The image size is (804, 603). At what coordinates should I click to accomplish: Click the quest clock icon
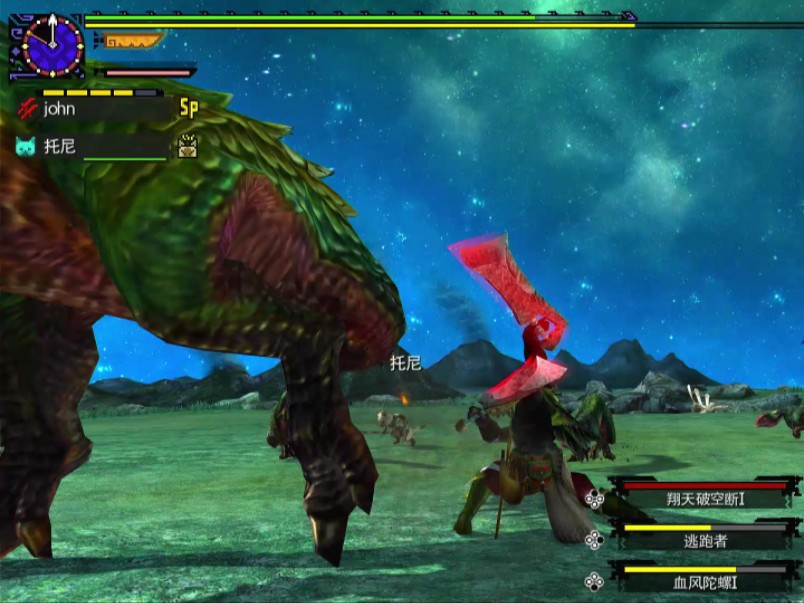(48, 45)
